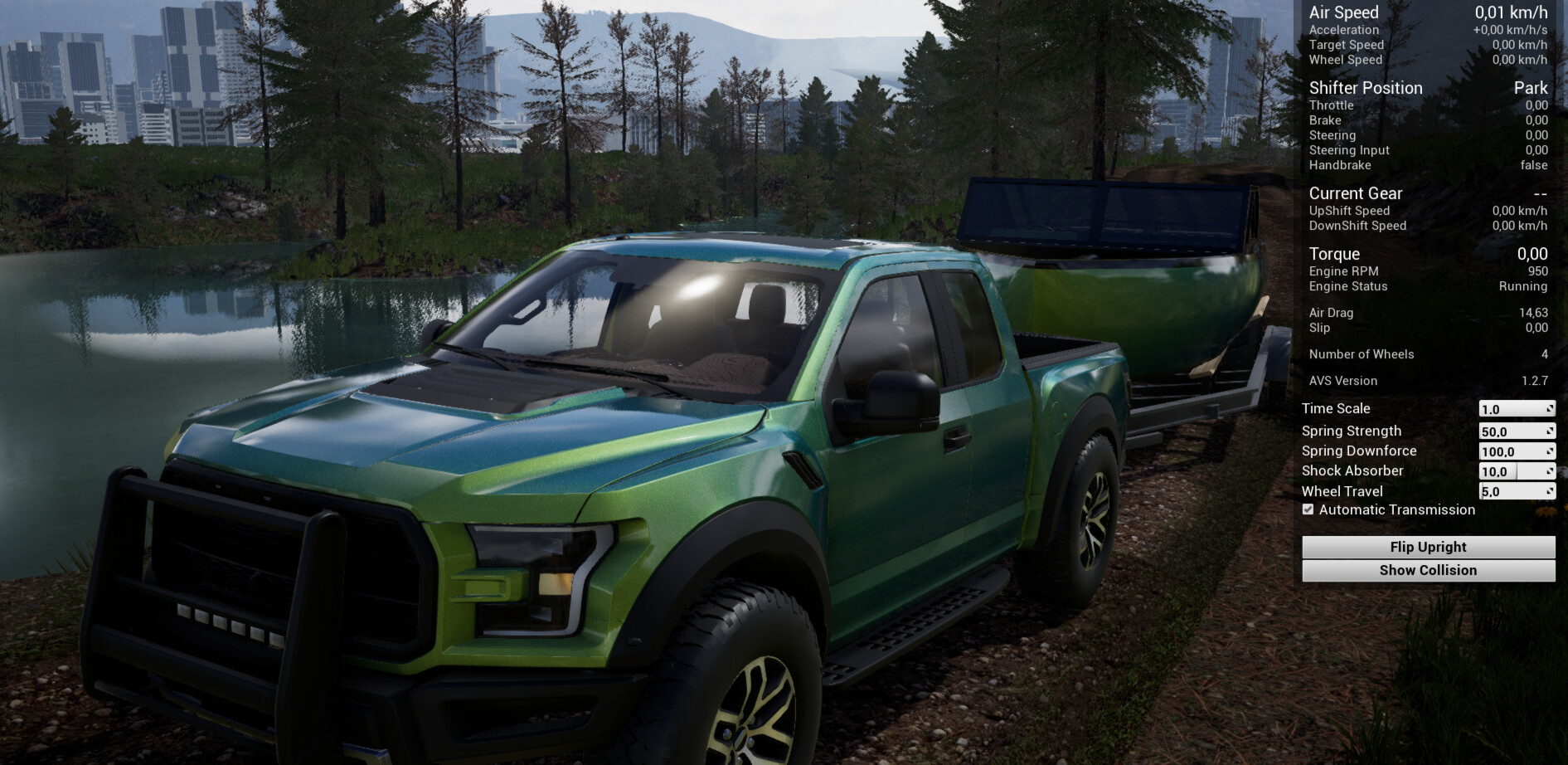Click the Wheel Travel stepper arrow icon
The image size is (1568, 765).
point(1549,491)
